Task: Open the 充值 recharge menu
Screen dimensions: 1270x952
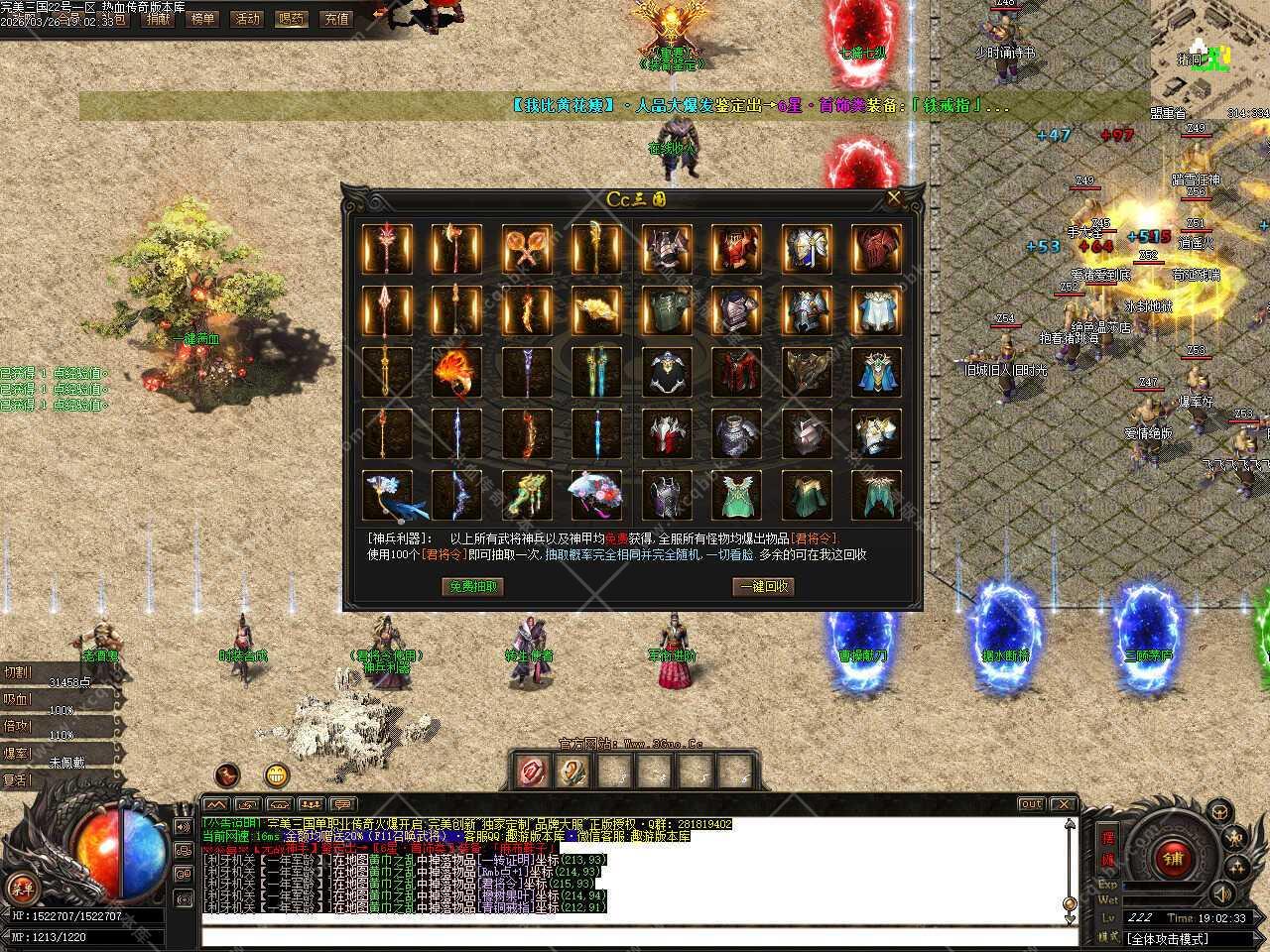Action: click(337, 18)
